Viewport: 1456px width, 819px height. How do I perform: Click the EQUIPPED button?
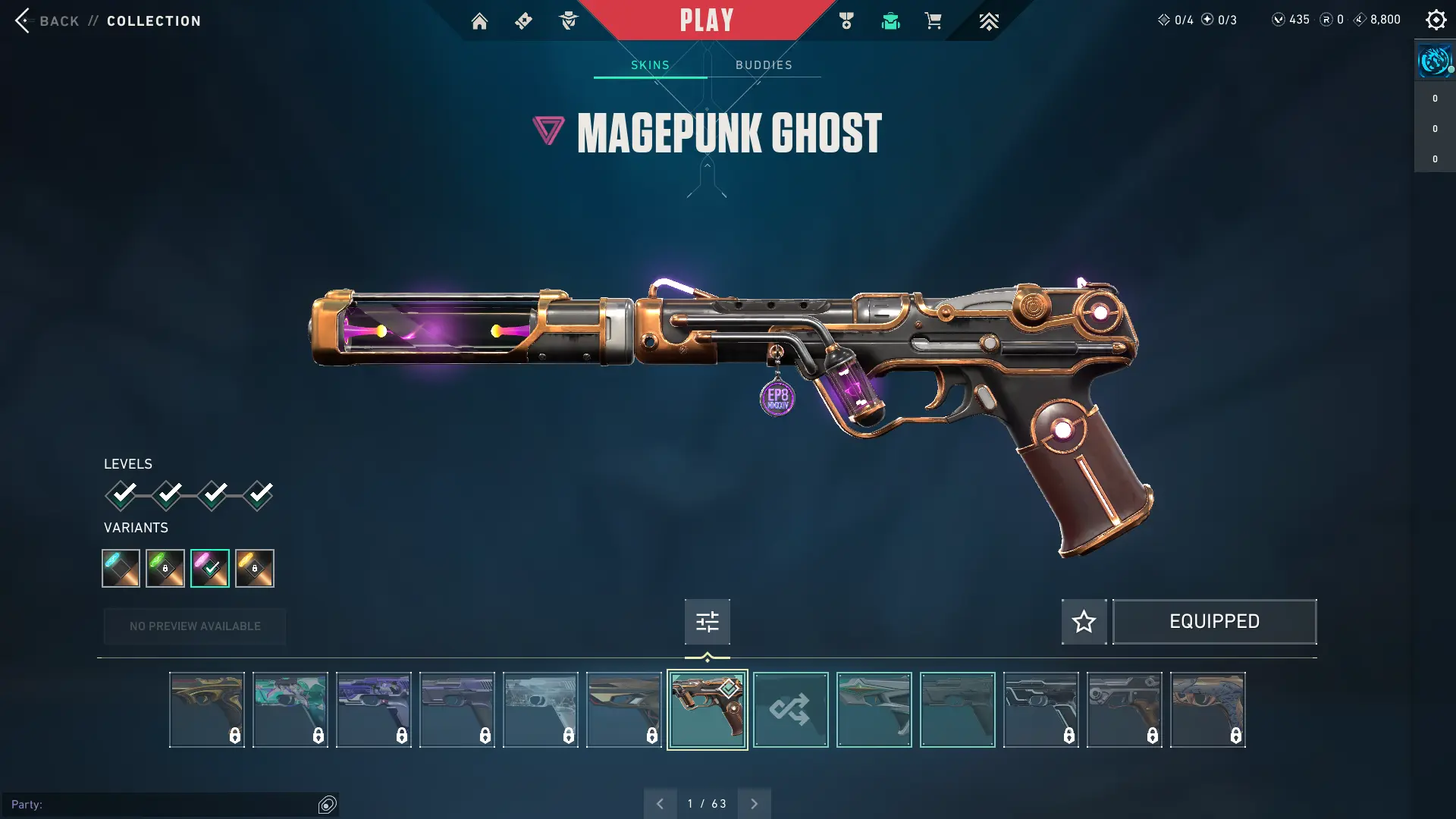coord(1214,622)
